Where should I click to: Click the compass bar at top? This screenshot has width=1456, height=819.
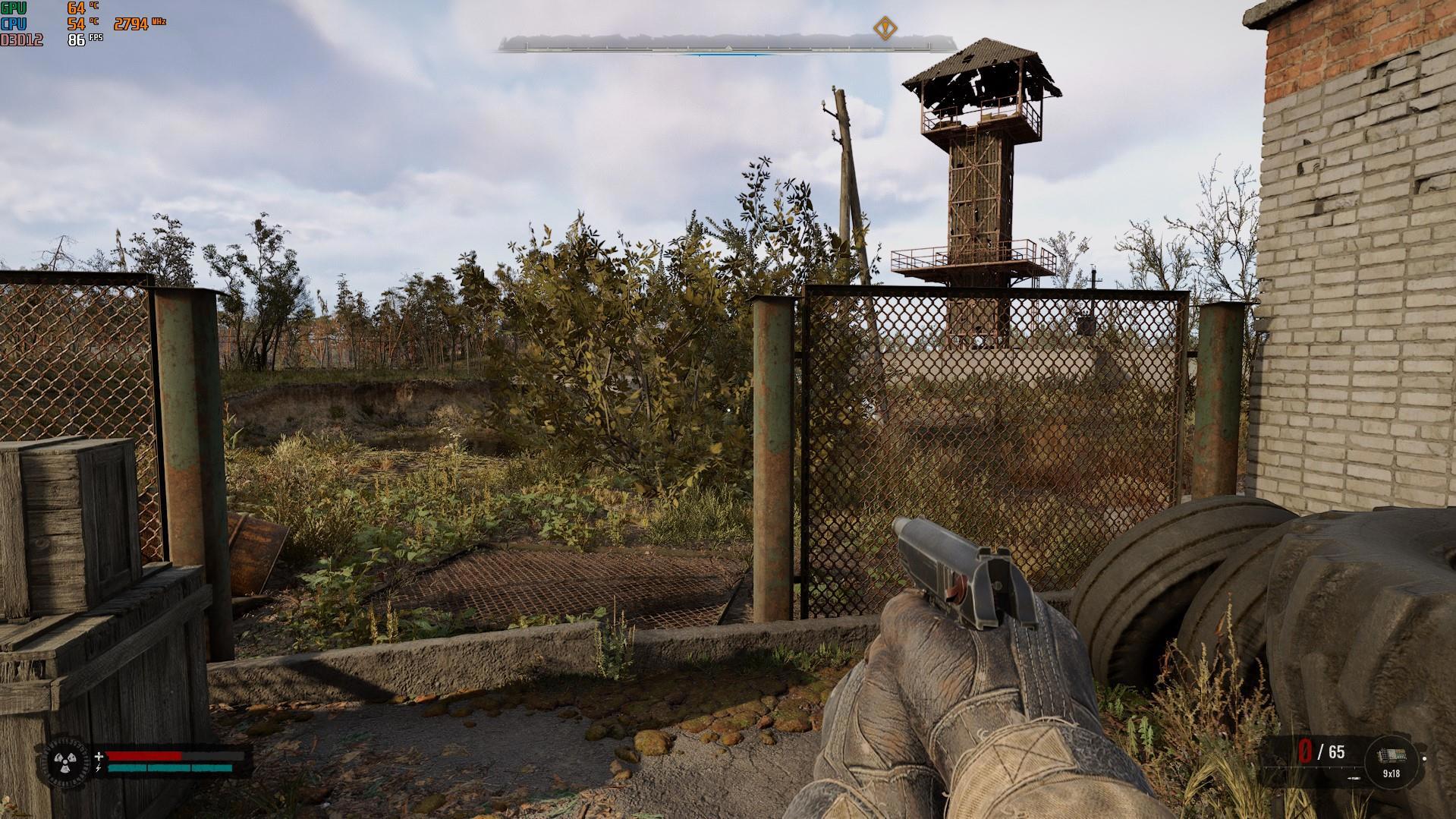(713, 45)
